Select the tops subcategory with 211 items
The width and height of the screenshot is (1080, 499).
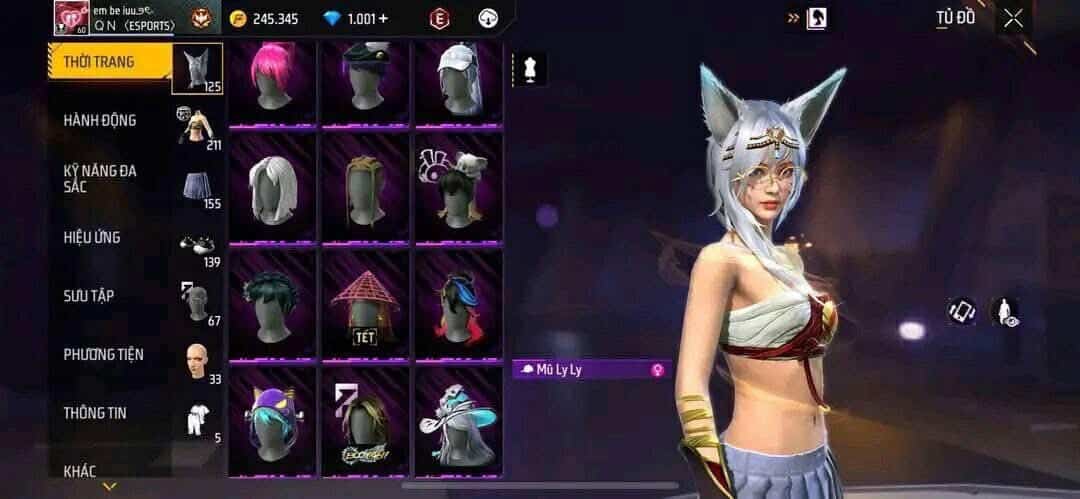[197, 127]
